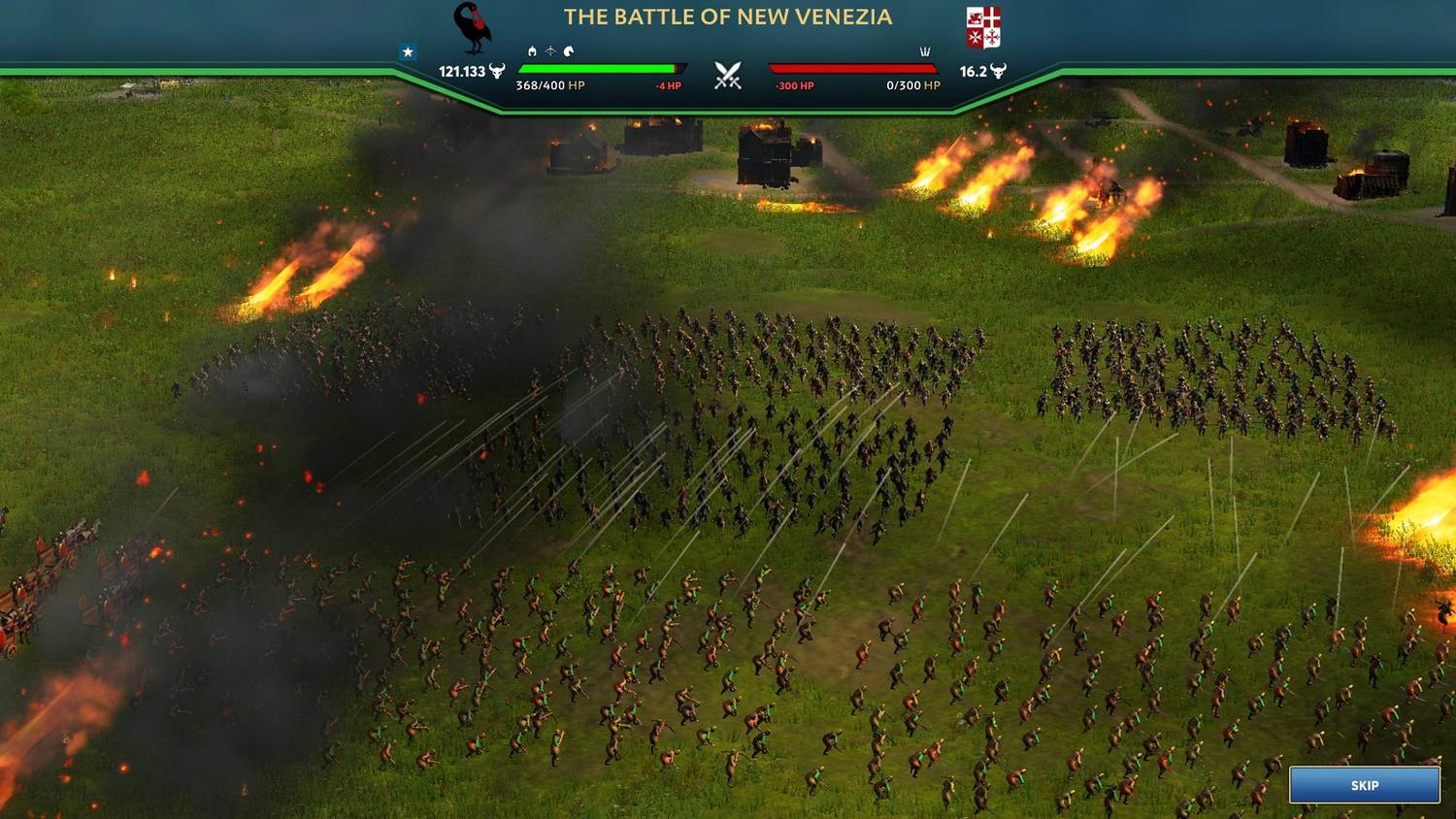Skip the battle animation
This screenshot has height=819, width=1456.
point(1364,785)
